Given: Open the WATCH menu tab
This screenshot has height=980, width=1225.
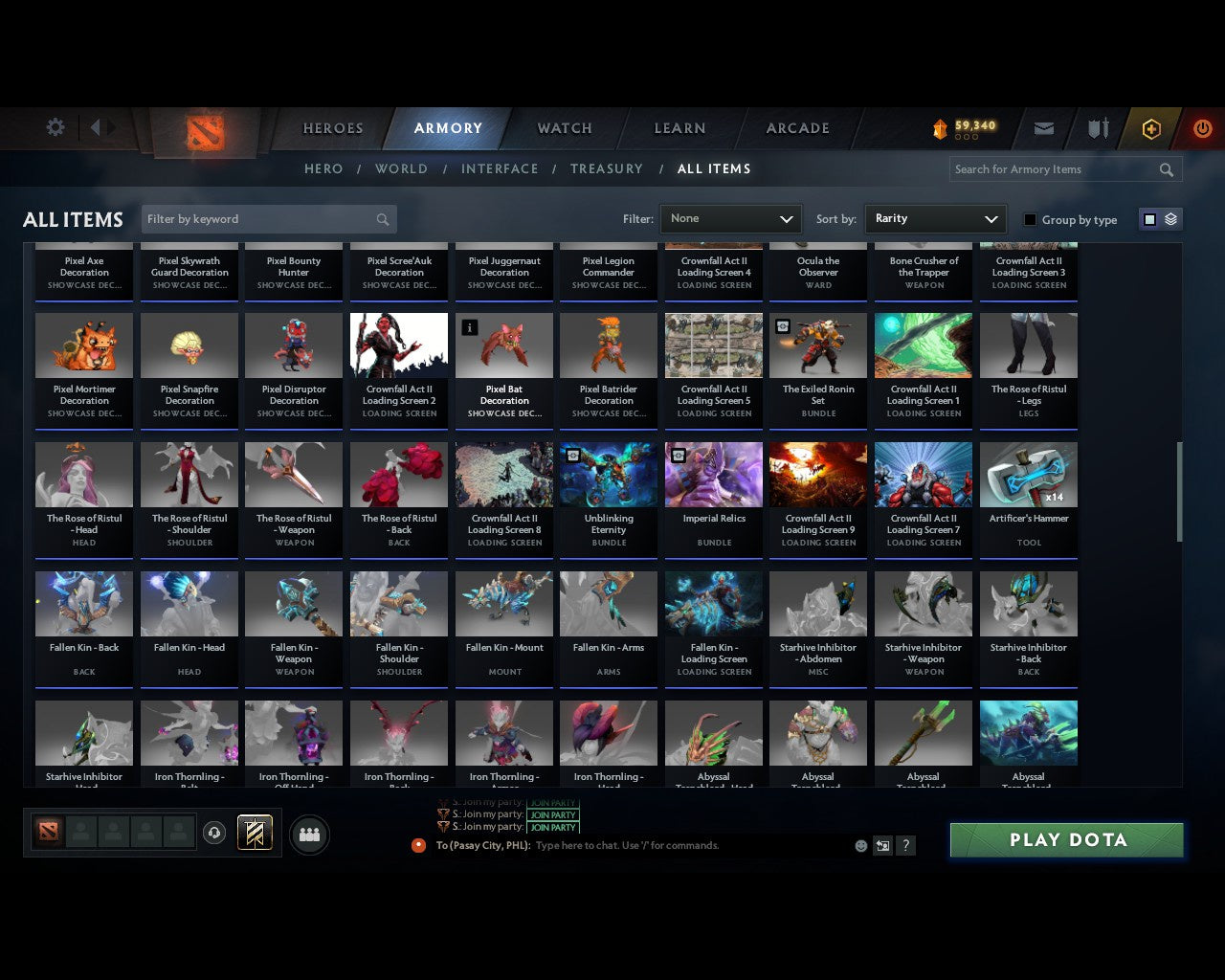Looking at the screenshot, I should (x=564, y=128).
